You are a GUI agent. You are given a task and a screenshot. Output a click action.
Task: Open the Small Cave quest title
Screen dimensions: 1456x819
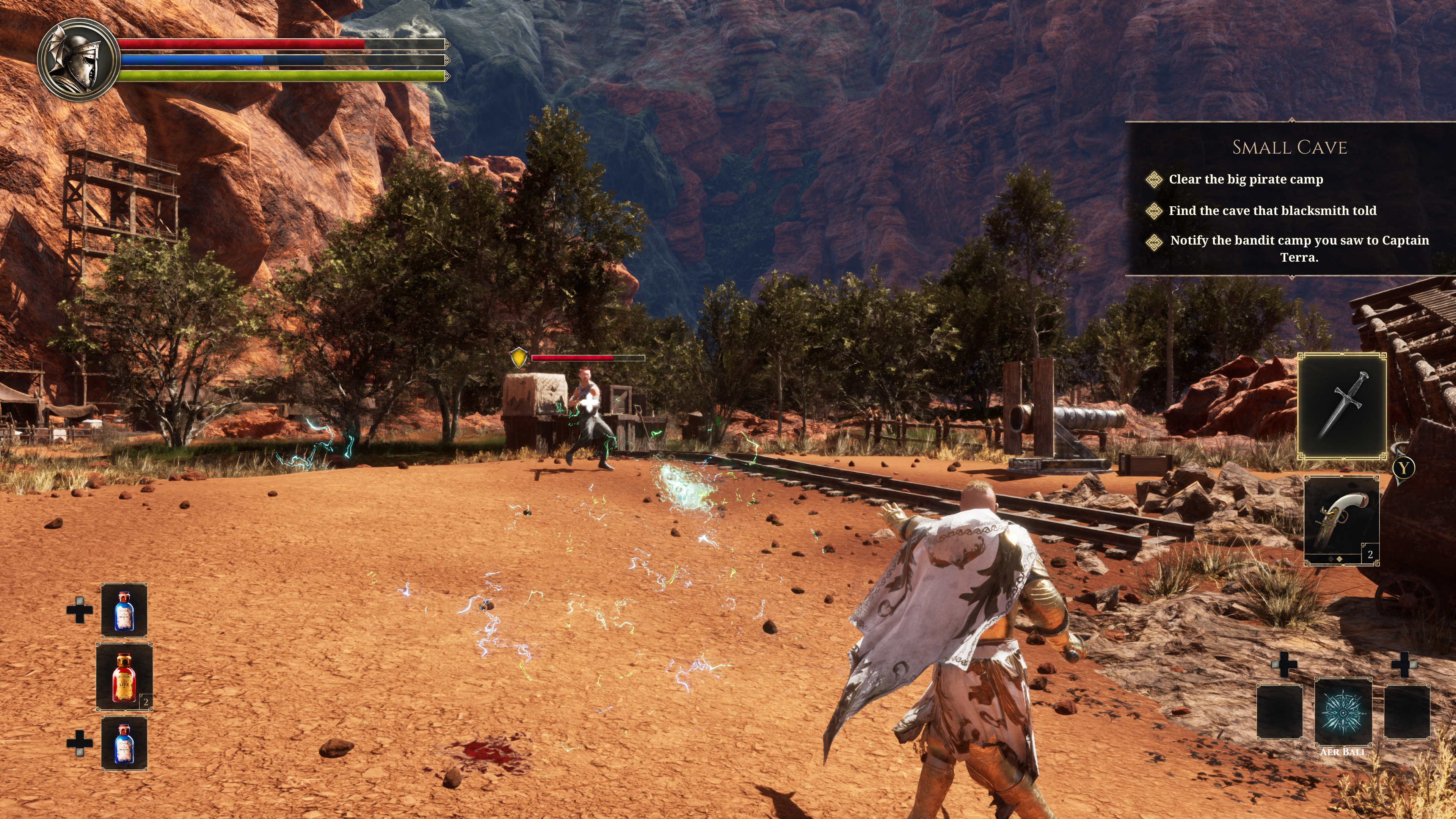(1289, 147)
